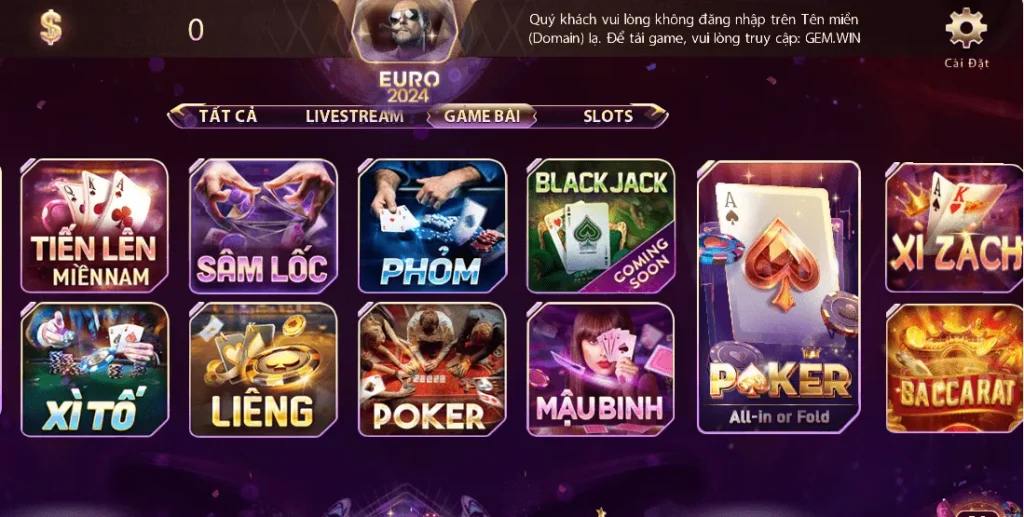The height and width of the screenshot is (517, 1024).
Task: Select the Game Bài tab
Action: [482, 116]
